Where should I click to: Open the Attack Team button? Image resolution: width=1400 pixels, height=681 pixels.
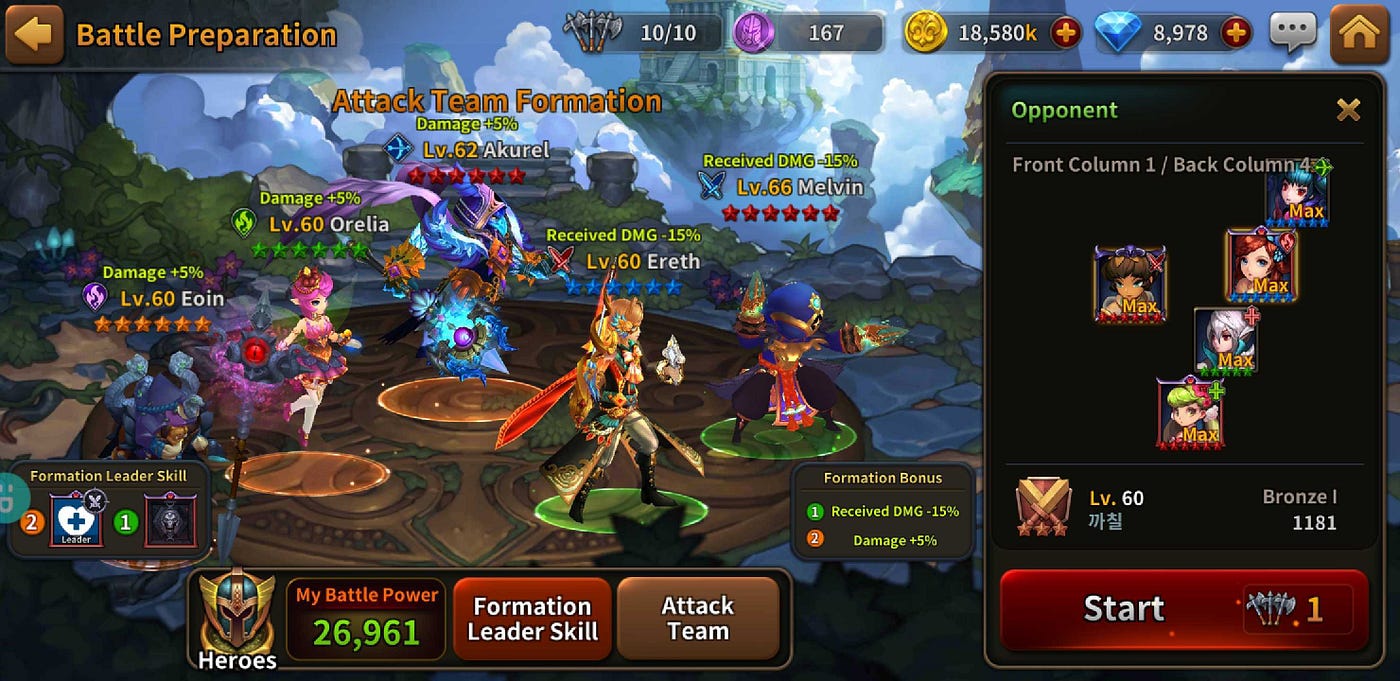tap(698, 619)
